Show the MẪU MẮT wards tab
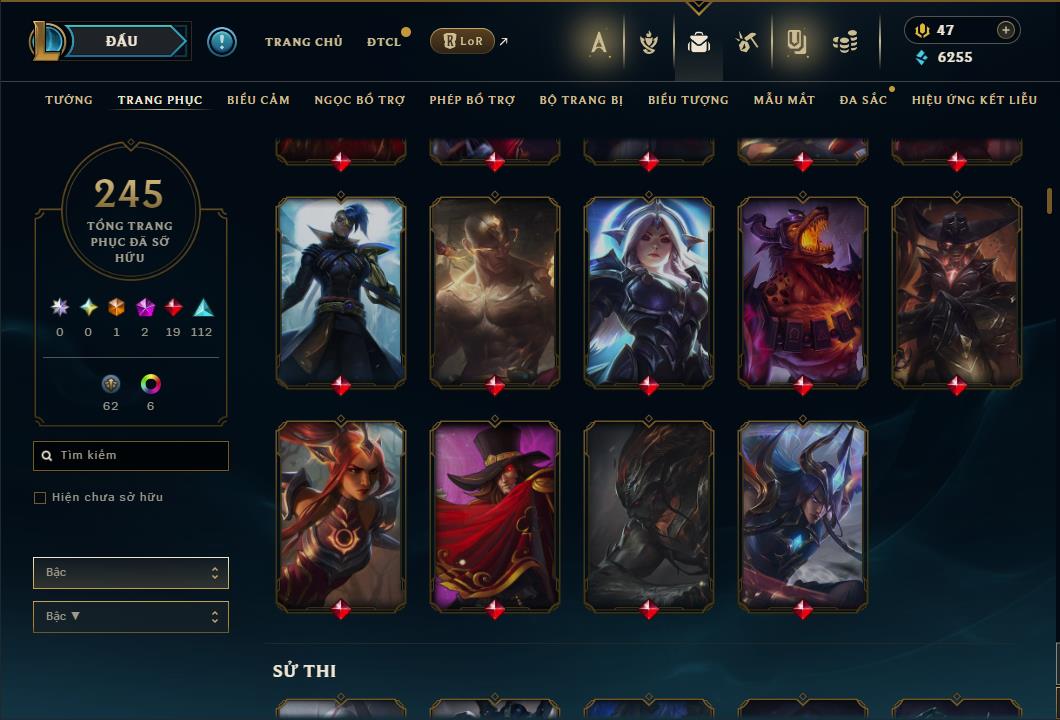The height and width of the screenshot is (720, 1060). click(x=784, y=100)
